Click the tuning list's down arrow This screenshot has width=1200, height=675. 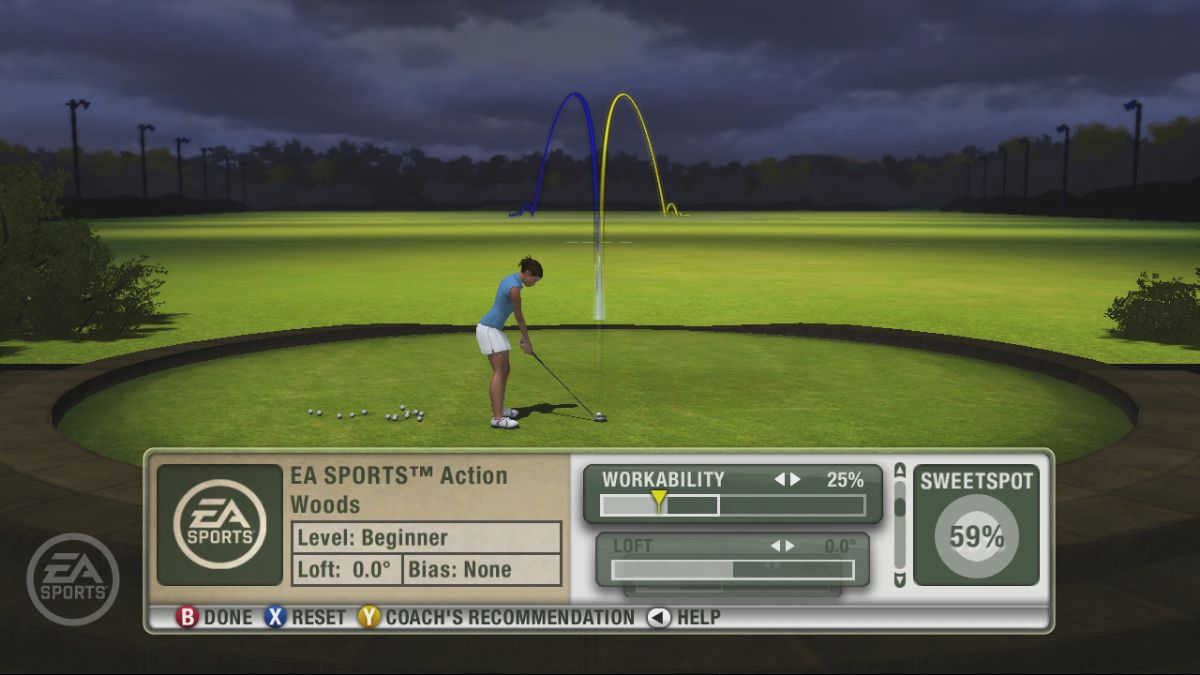point(900,580)
